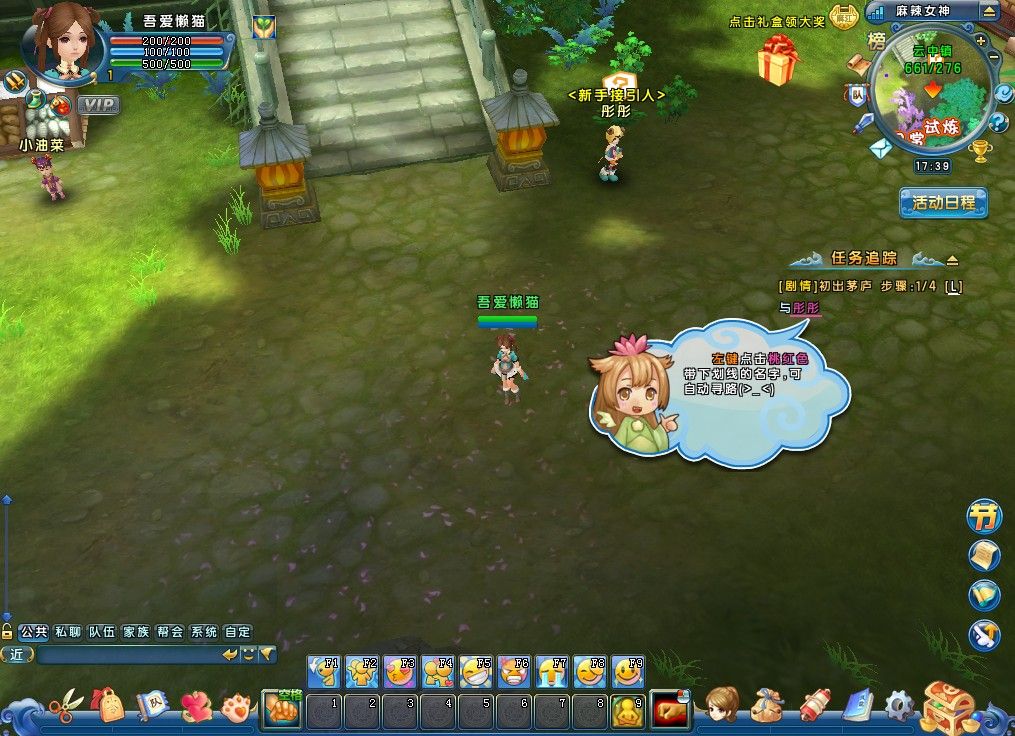Open the gear settings icon

[x=899, y=706]
